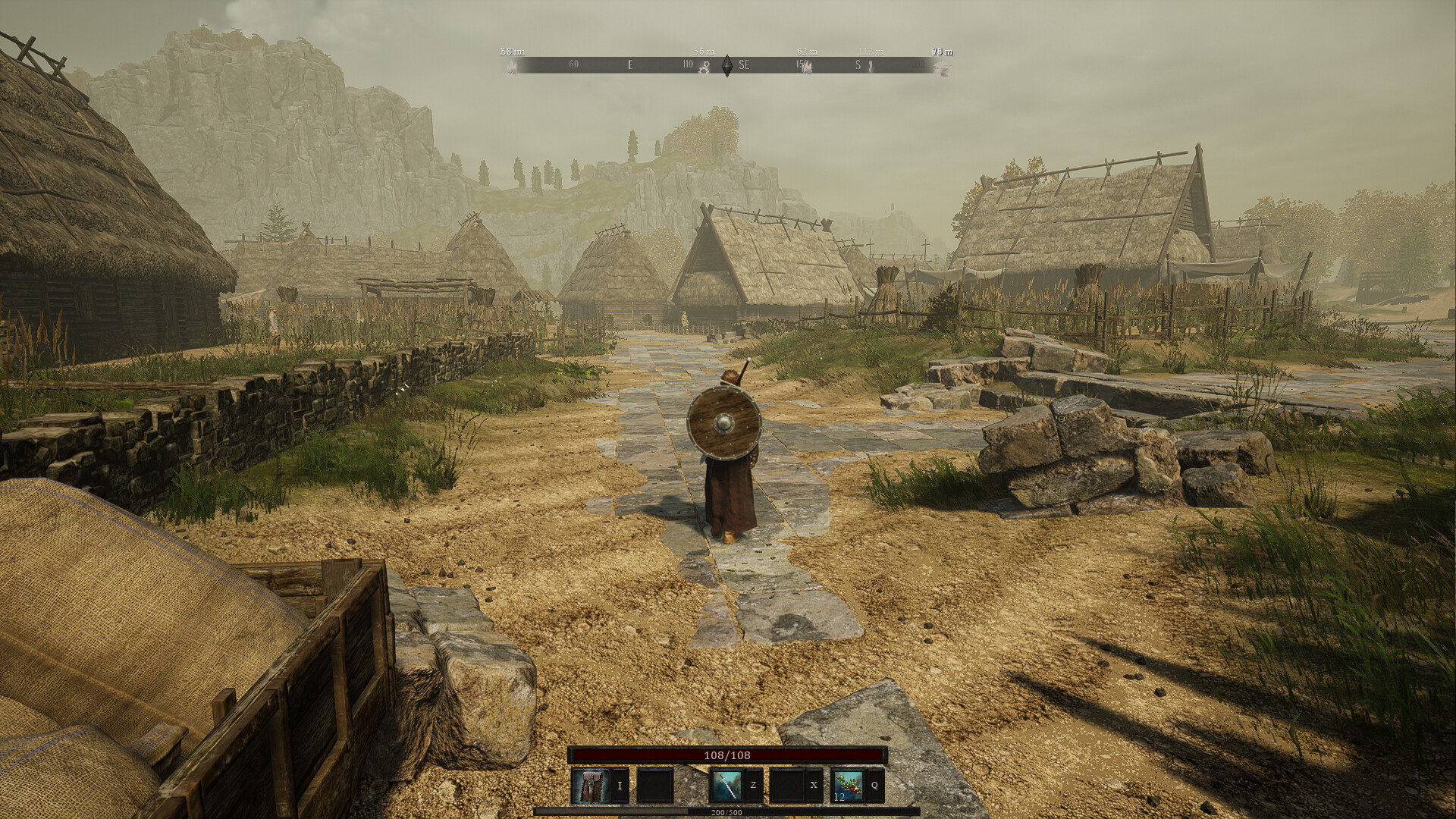This screenshot has height=819, width=1456.
Task: Click the Q key label on the berries slot
Action: click(x=875, y=785)
